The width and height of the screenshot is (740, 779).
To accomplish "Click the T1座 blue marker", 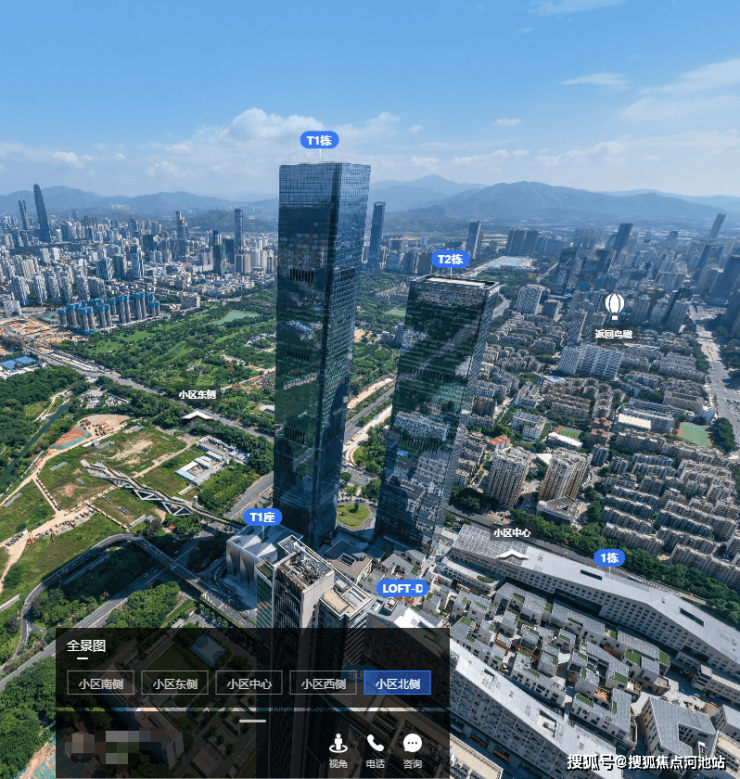I will [263, 517].
